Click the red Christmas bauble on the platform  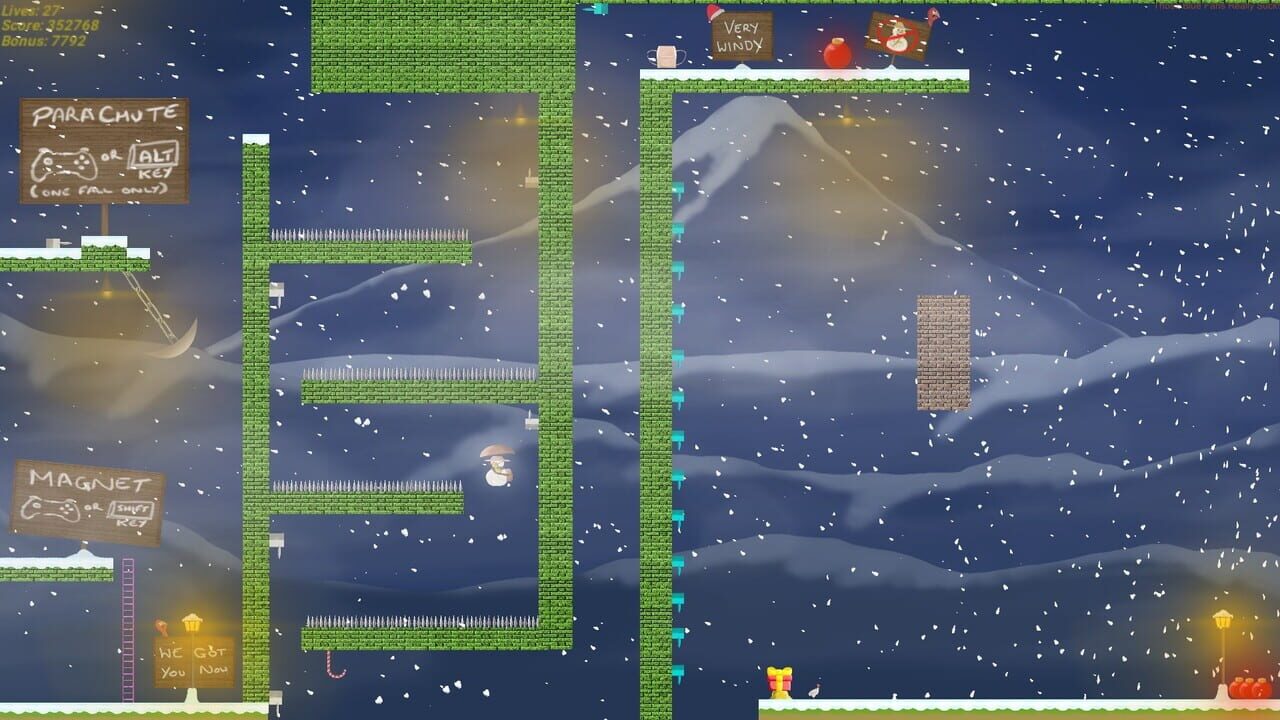click(836, 52)
